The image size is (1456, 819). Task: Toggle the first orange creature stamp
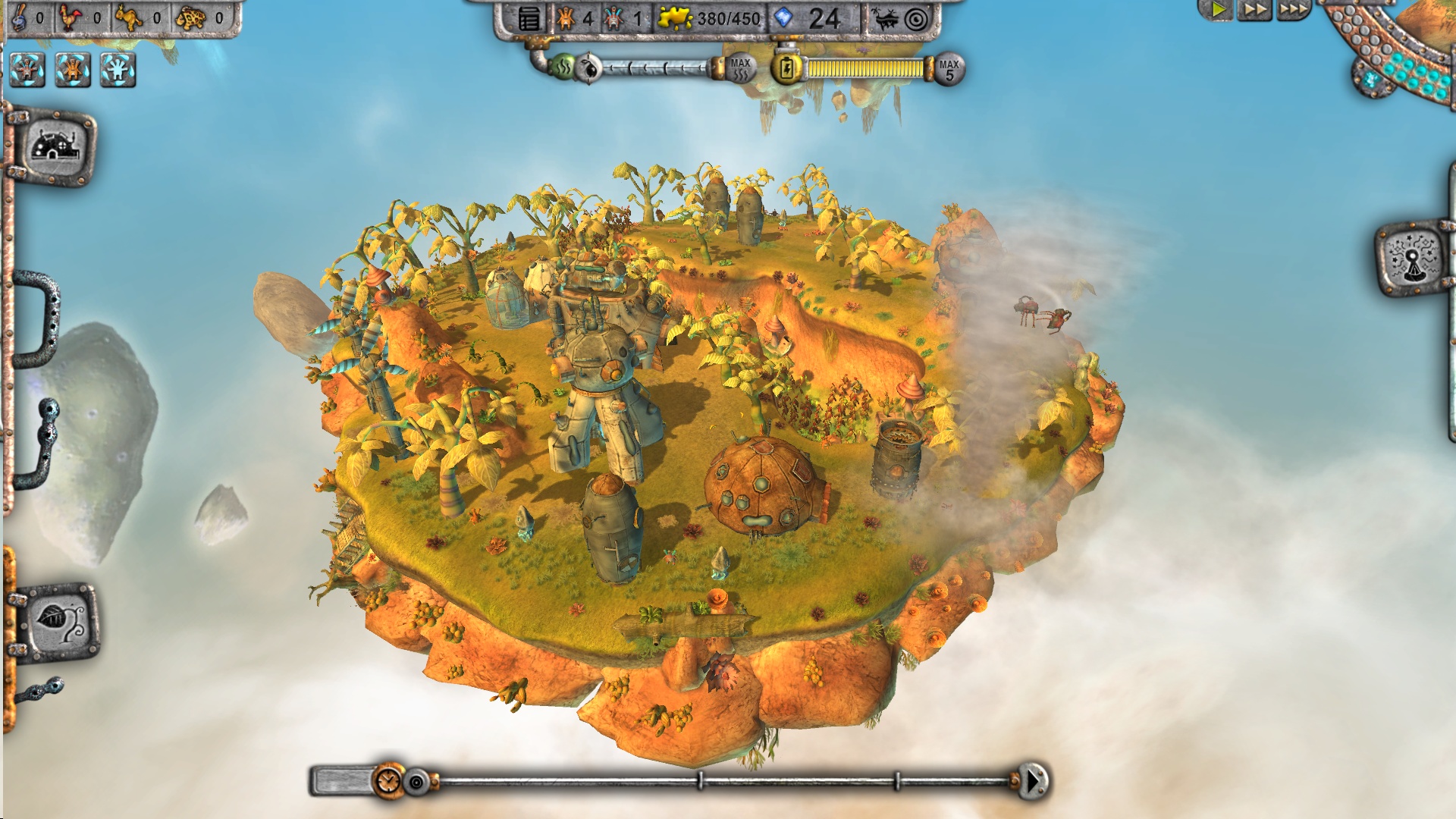pyautogui.click(x=28, y=71)
